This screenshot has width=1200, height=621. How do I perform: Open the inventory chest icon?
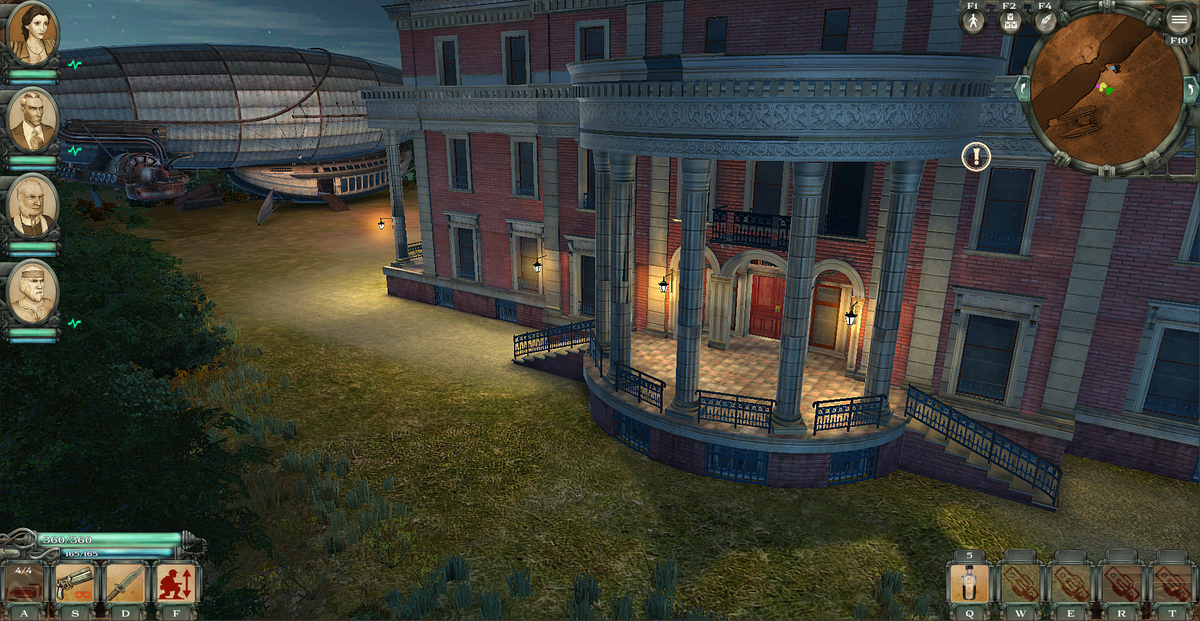(x=1009, y=22)
